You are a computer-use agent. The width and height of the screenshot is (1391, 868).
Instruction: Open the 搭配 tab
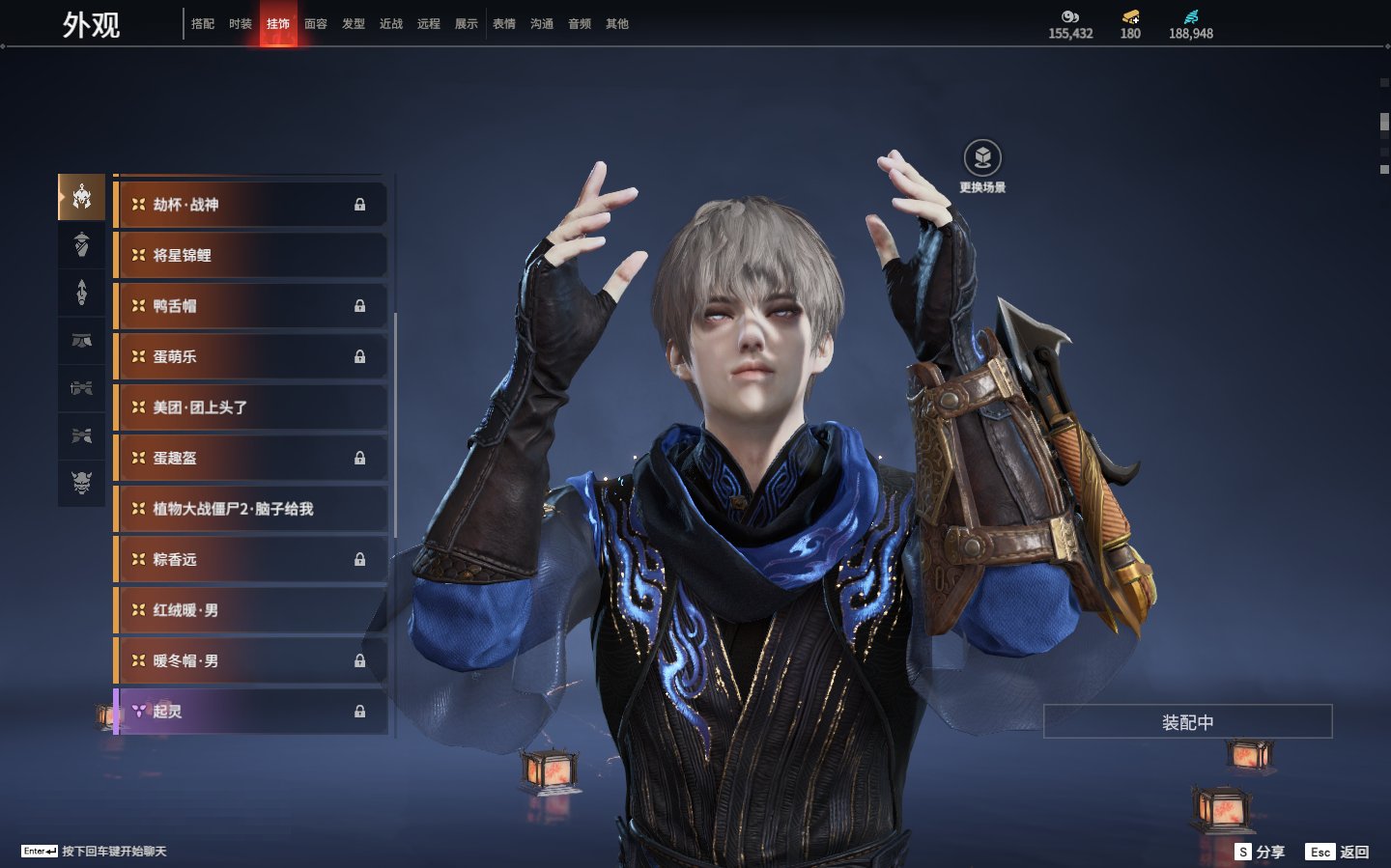coord(203,24)
